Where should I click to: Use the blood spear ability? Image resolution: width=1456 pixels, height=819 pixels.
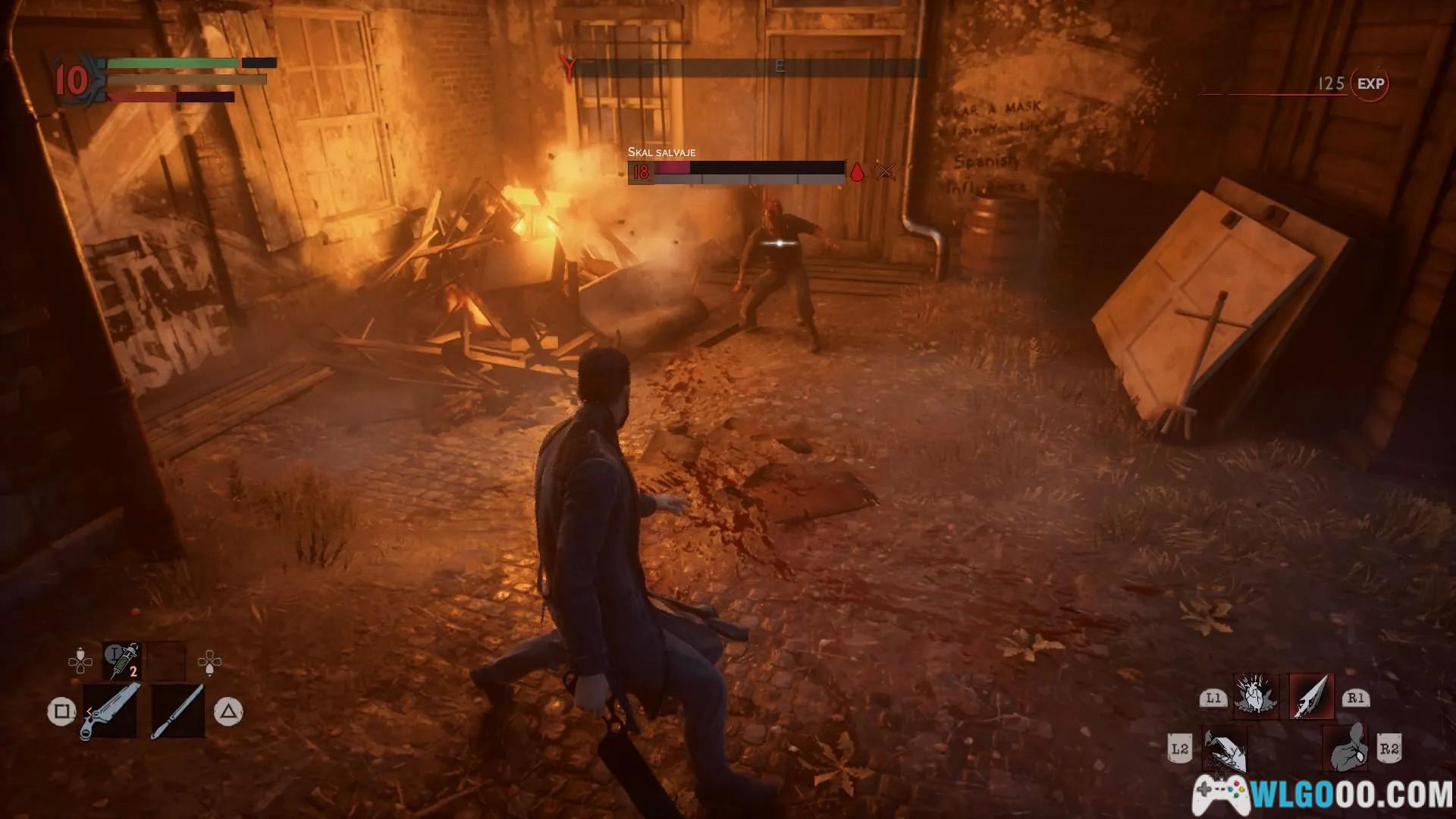point(1311,696)
